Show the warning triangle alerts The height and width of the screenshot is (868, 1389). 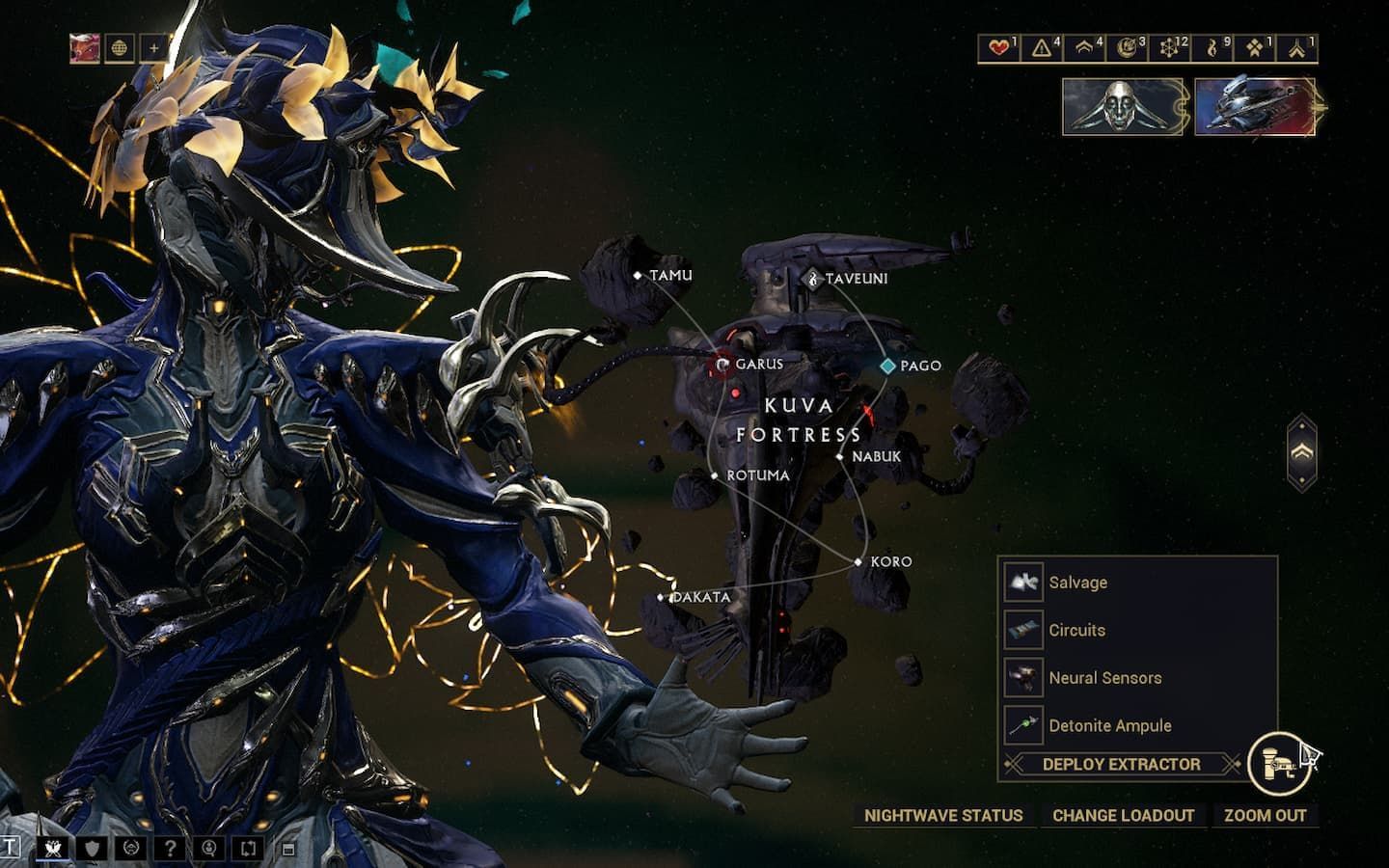click(1043, 47)
